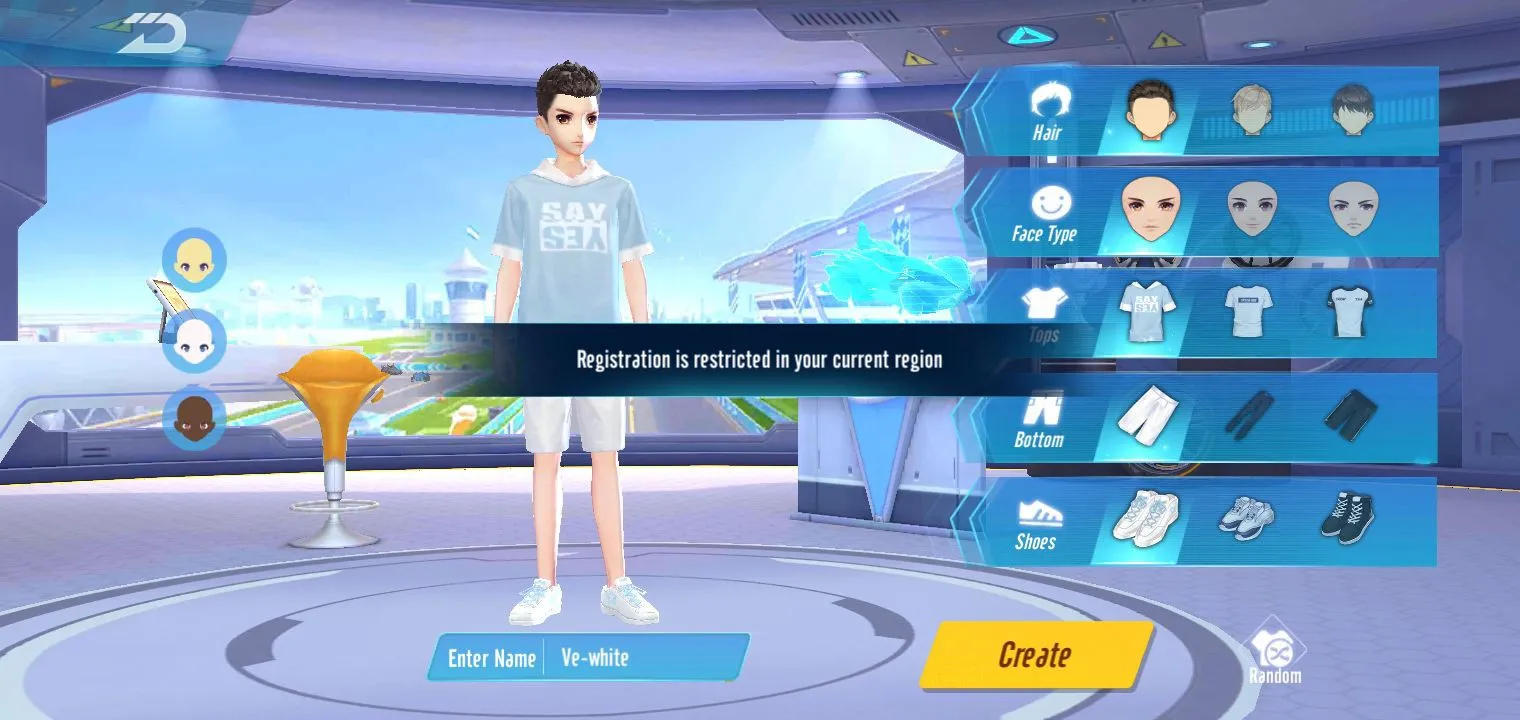Go back using the top-left arrow

click(x=152, y=34)
